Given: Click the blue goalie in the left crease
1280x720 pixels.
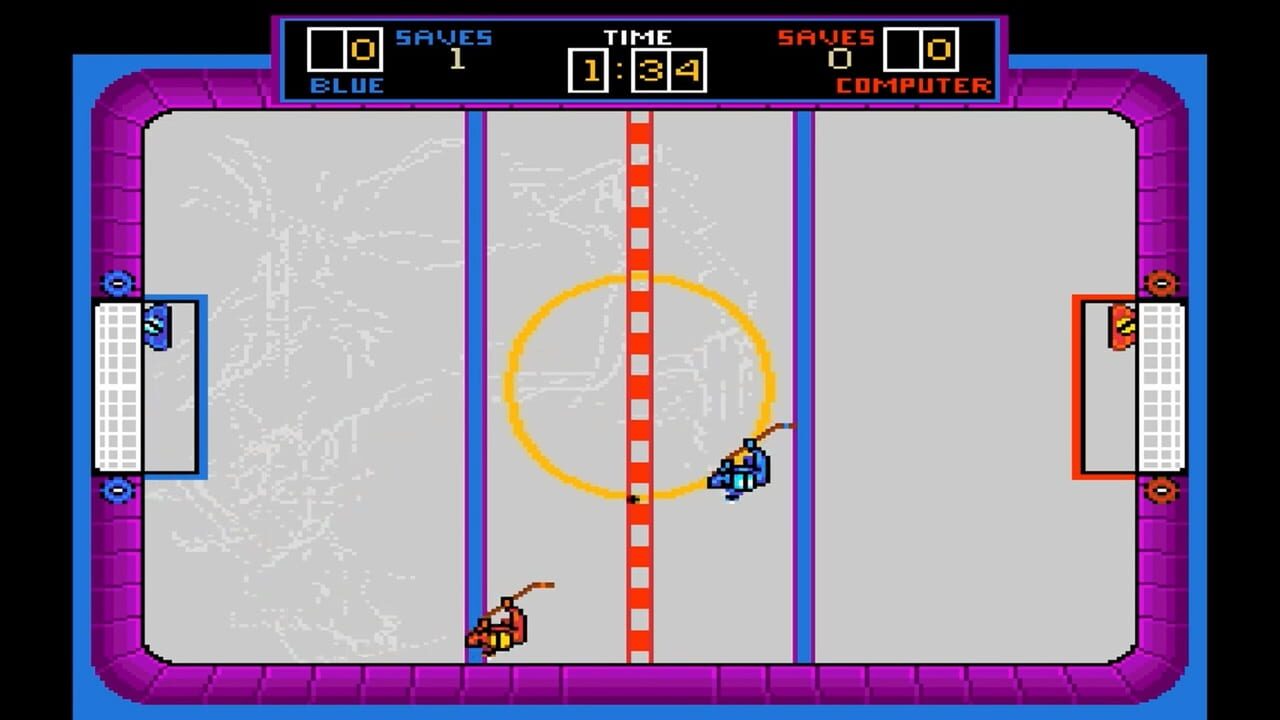Looking at the screenshot, I should coord(157,325).
